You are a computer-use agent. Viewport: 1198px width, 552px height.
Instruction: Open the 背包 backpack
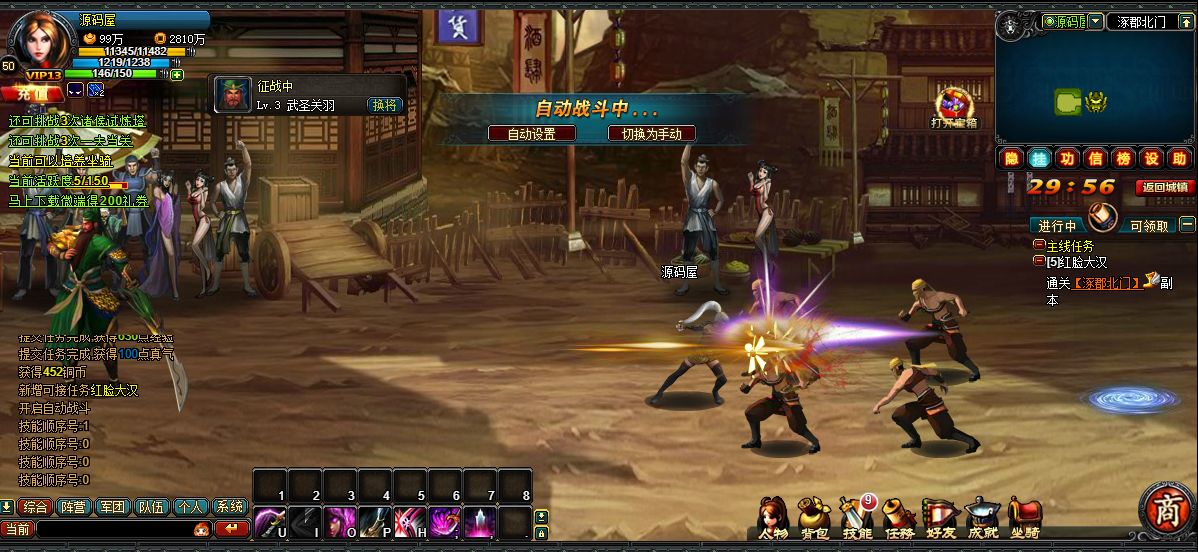click(x=814, y=516)
